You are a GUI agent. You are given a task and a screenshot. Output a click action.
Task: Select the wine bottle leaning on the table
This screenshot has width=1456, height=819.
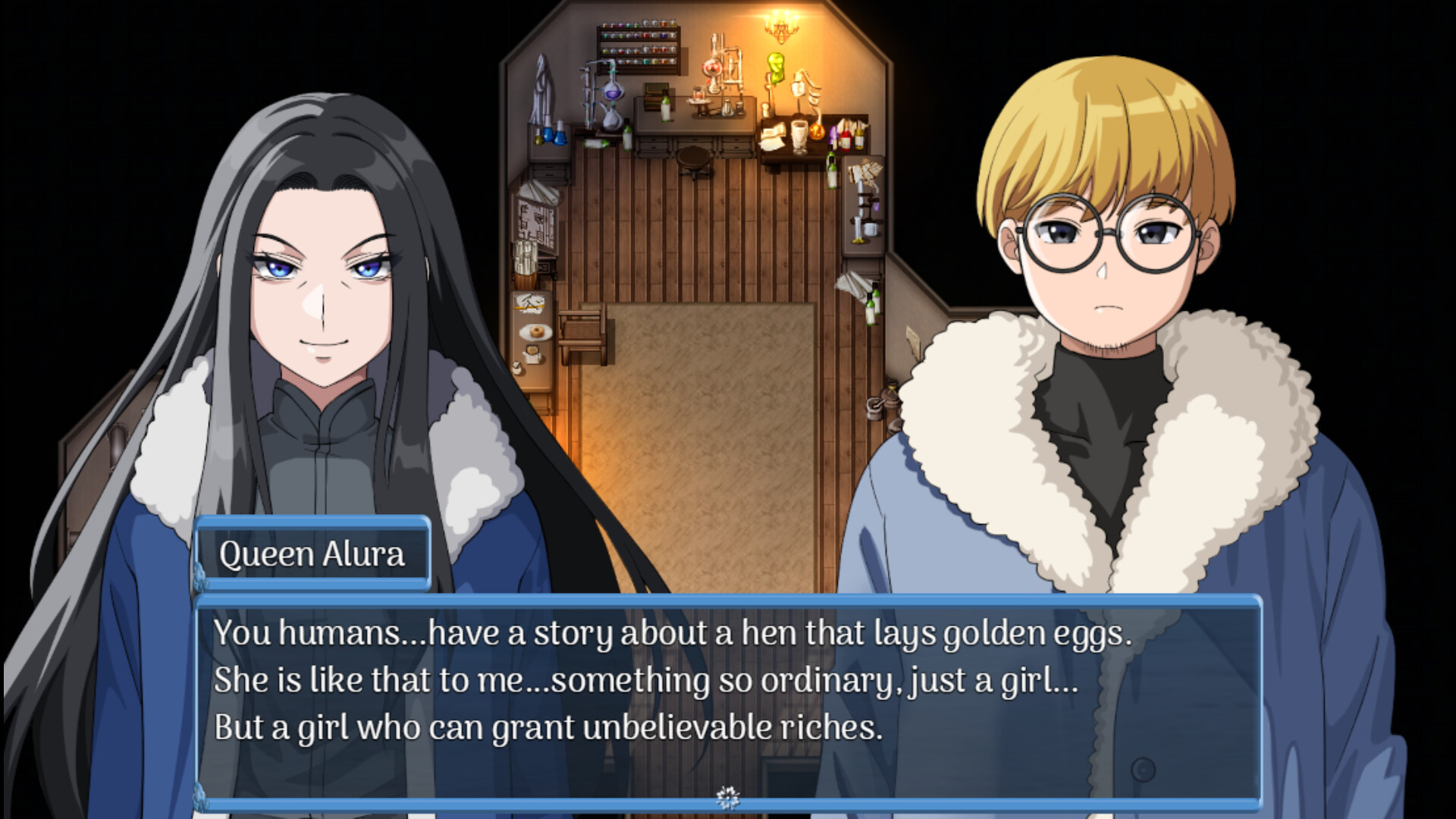[x=664, y=108]
